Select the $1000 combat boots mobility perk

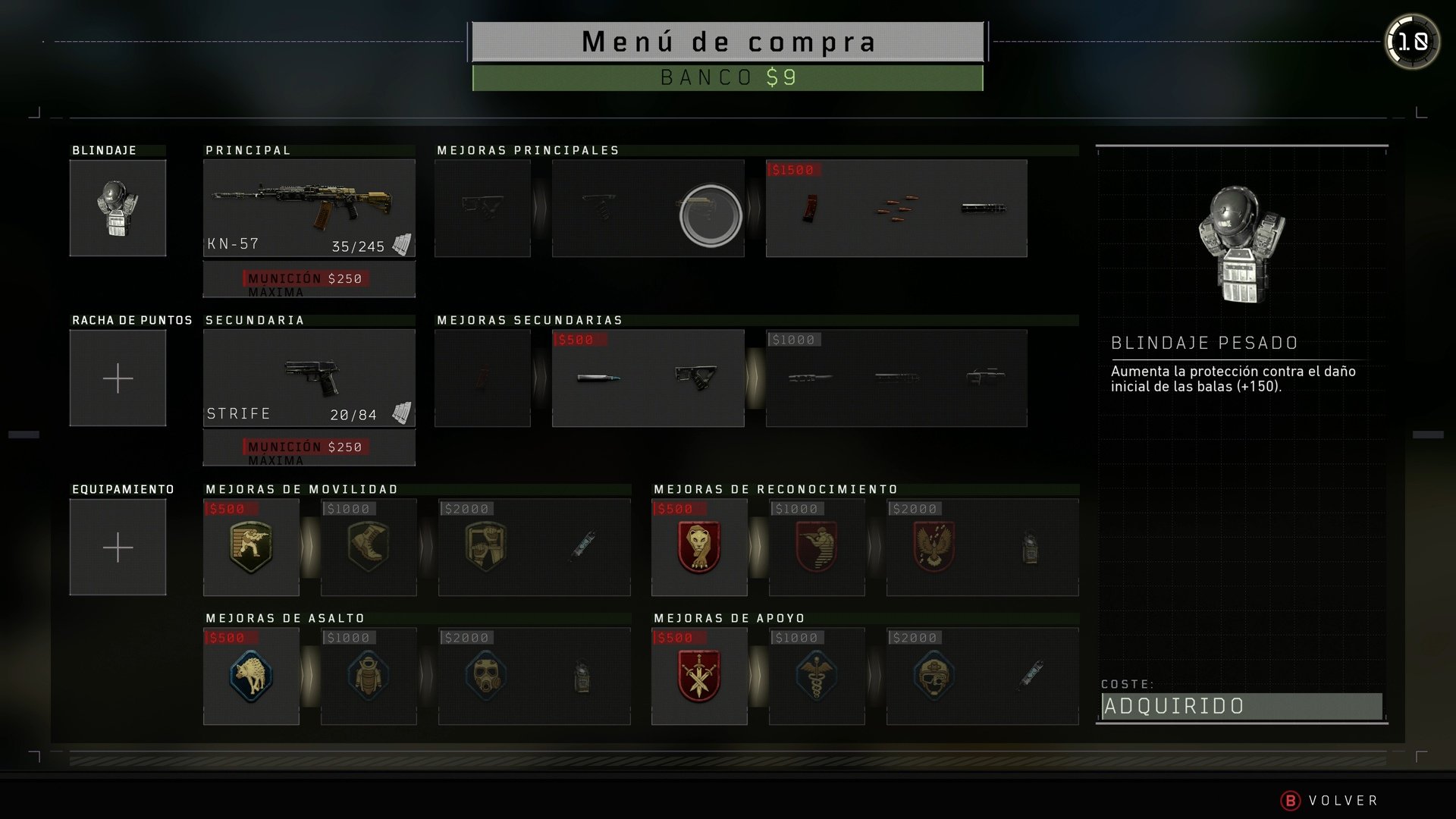coord(369,548)
